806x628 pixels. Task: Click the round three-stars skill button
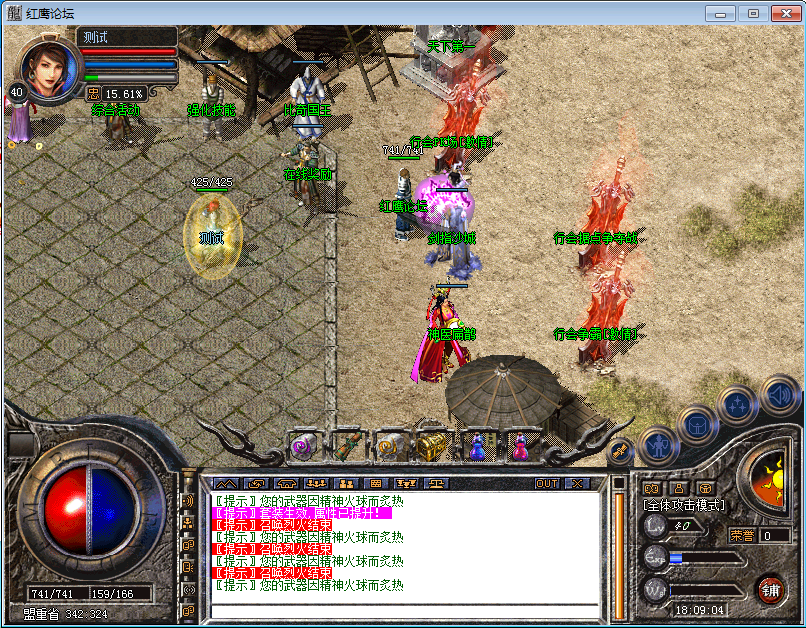(738, 405)
